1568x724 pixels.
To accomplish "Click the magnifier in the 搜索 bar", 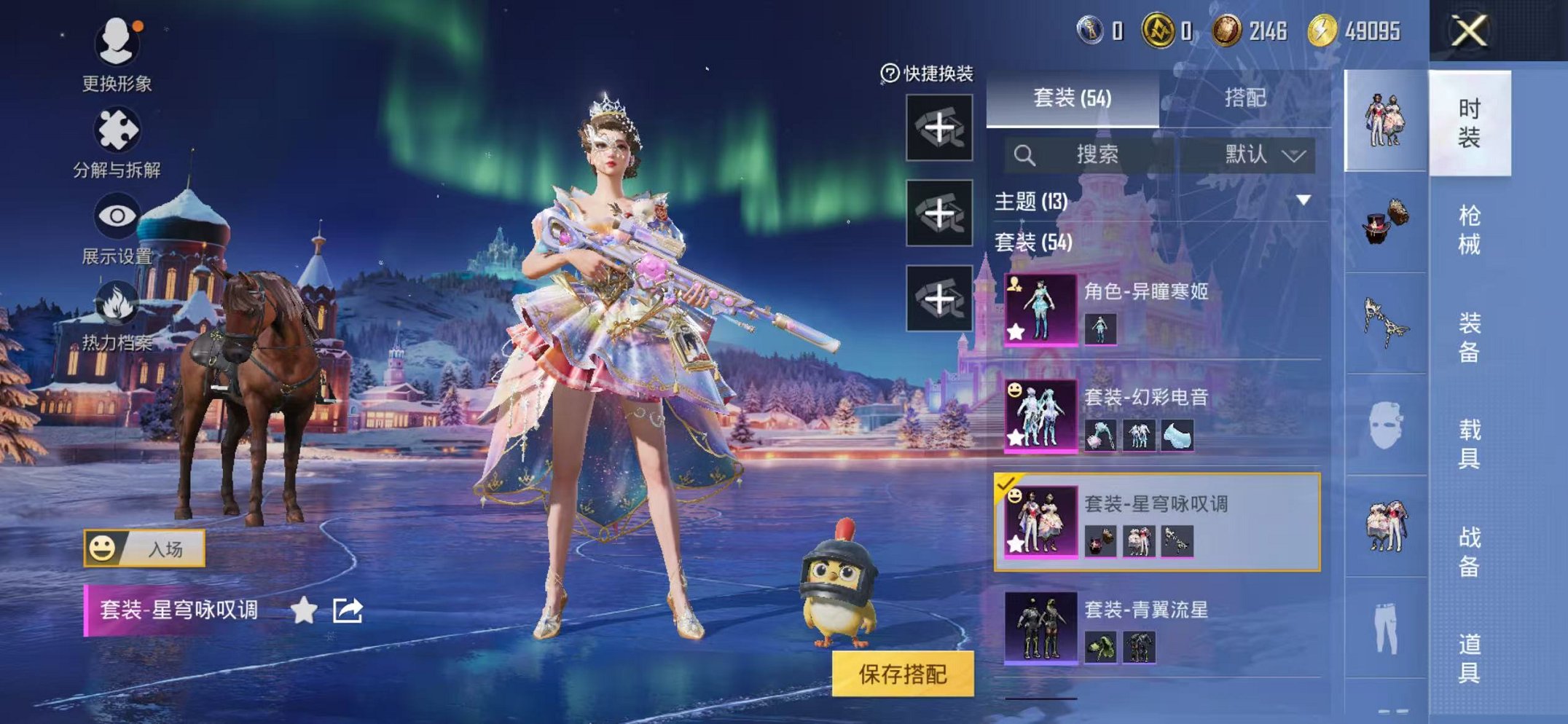I will tap(1025, 154).
